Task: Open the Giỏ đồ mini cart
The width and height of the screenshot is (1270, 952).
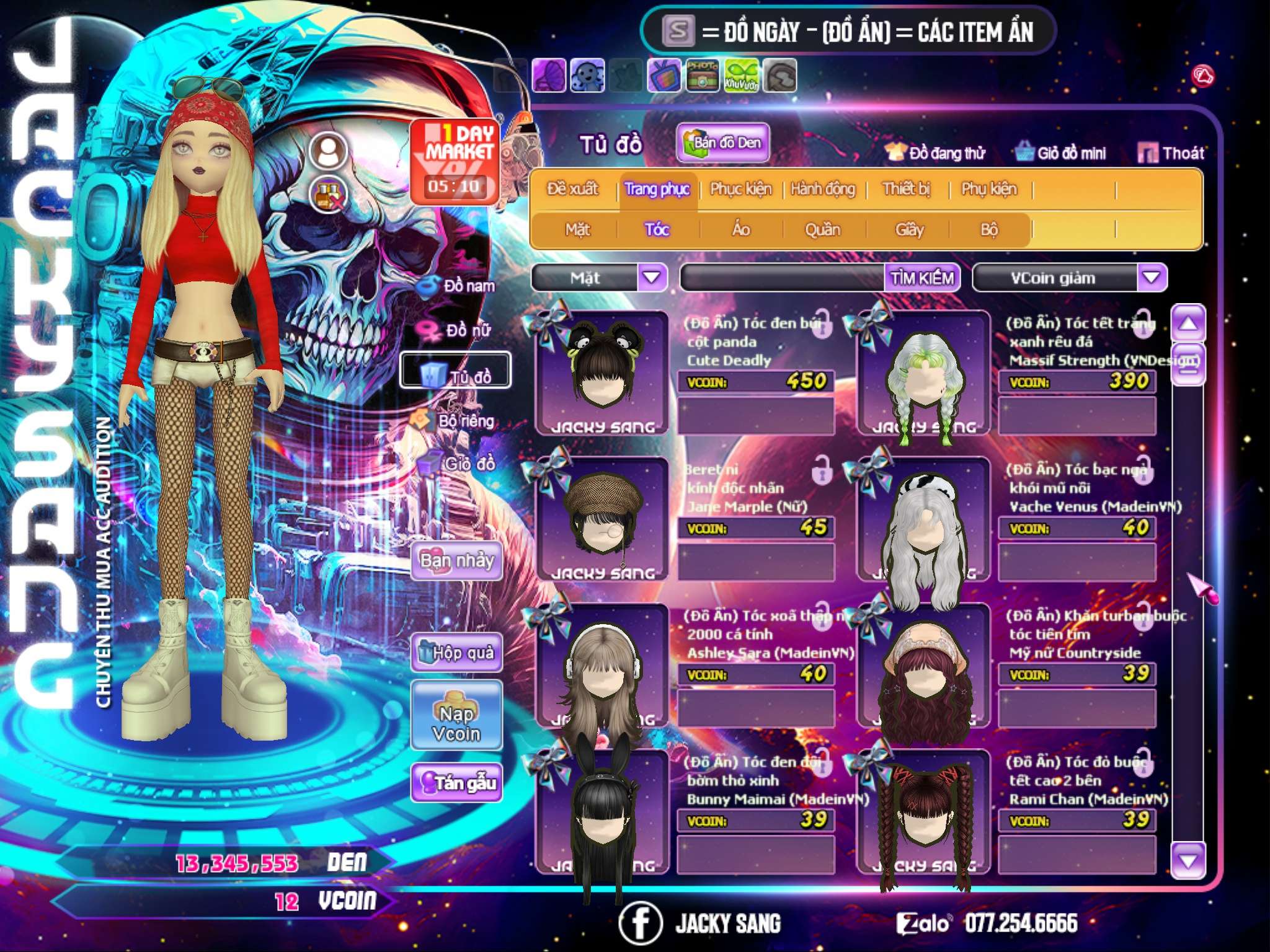Action: point(1061,152)
